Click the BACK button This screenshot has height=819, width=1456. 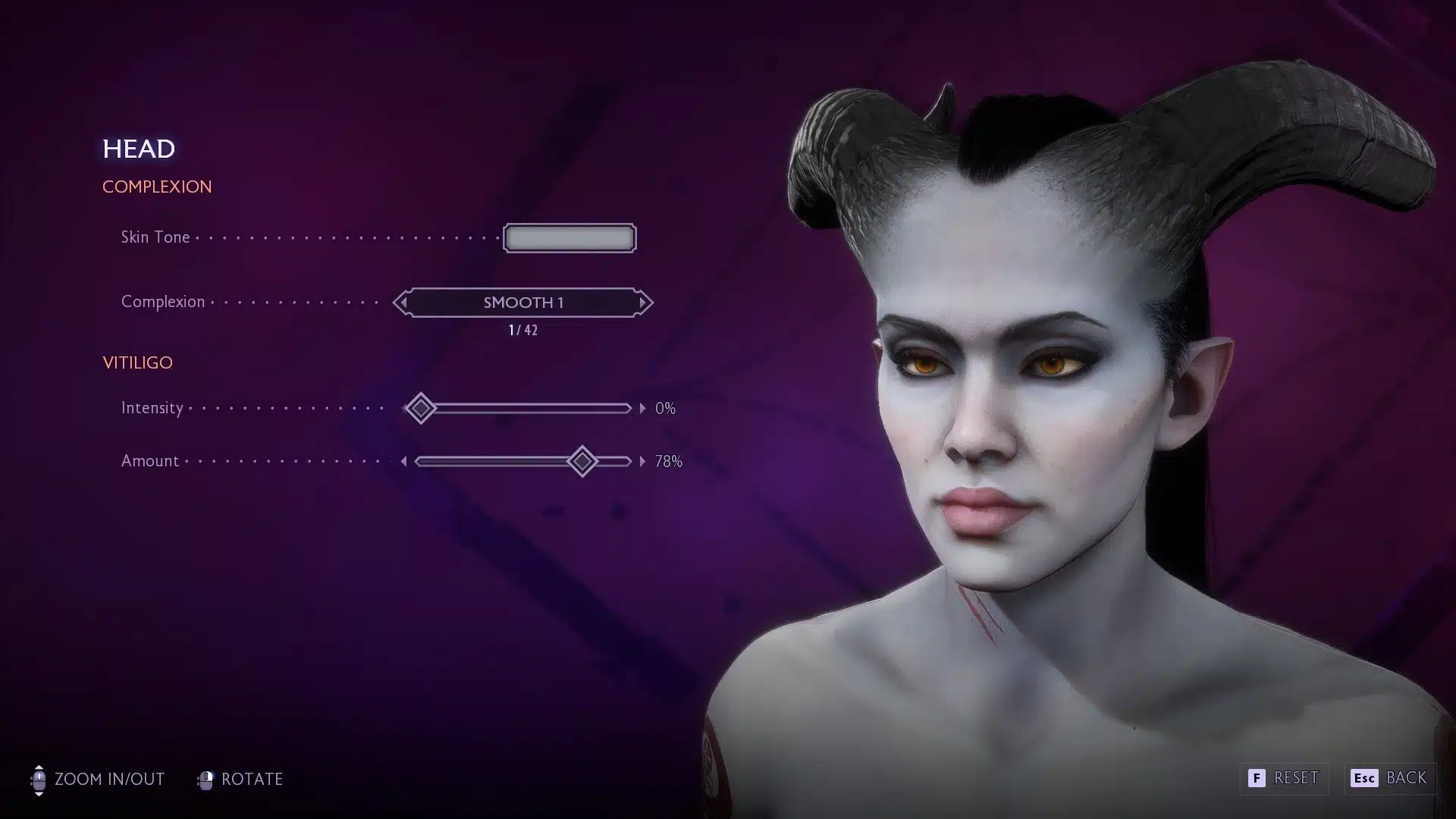pyautogui.click(x=1399, y=778)
